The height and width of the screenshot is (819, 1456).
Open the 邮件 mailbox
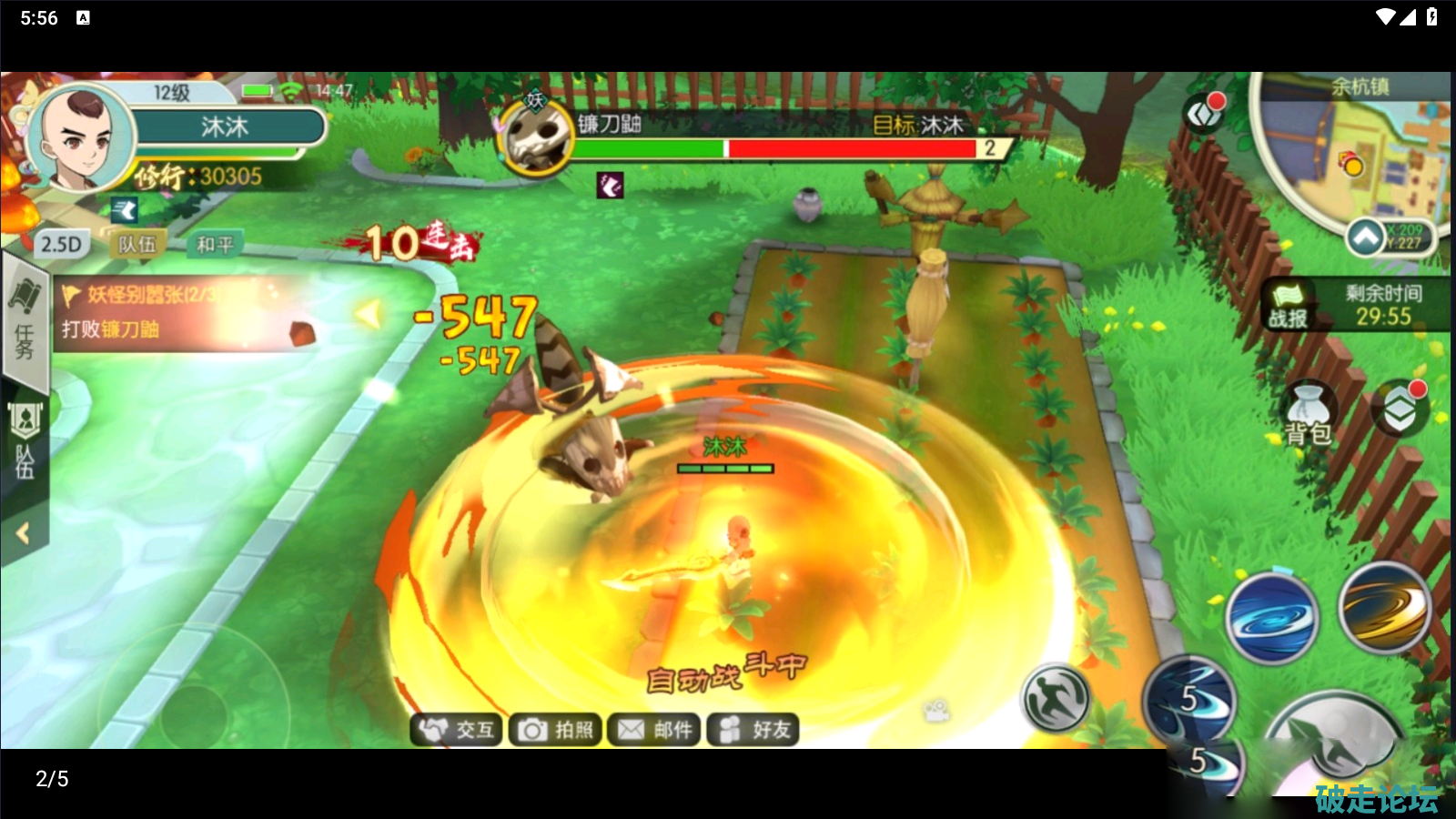coord(654,730)
